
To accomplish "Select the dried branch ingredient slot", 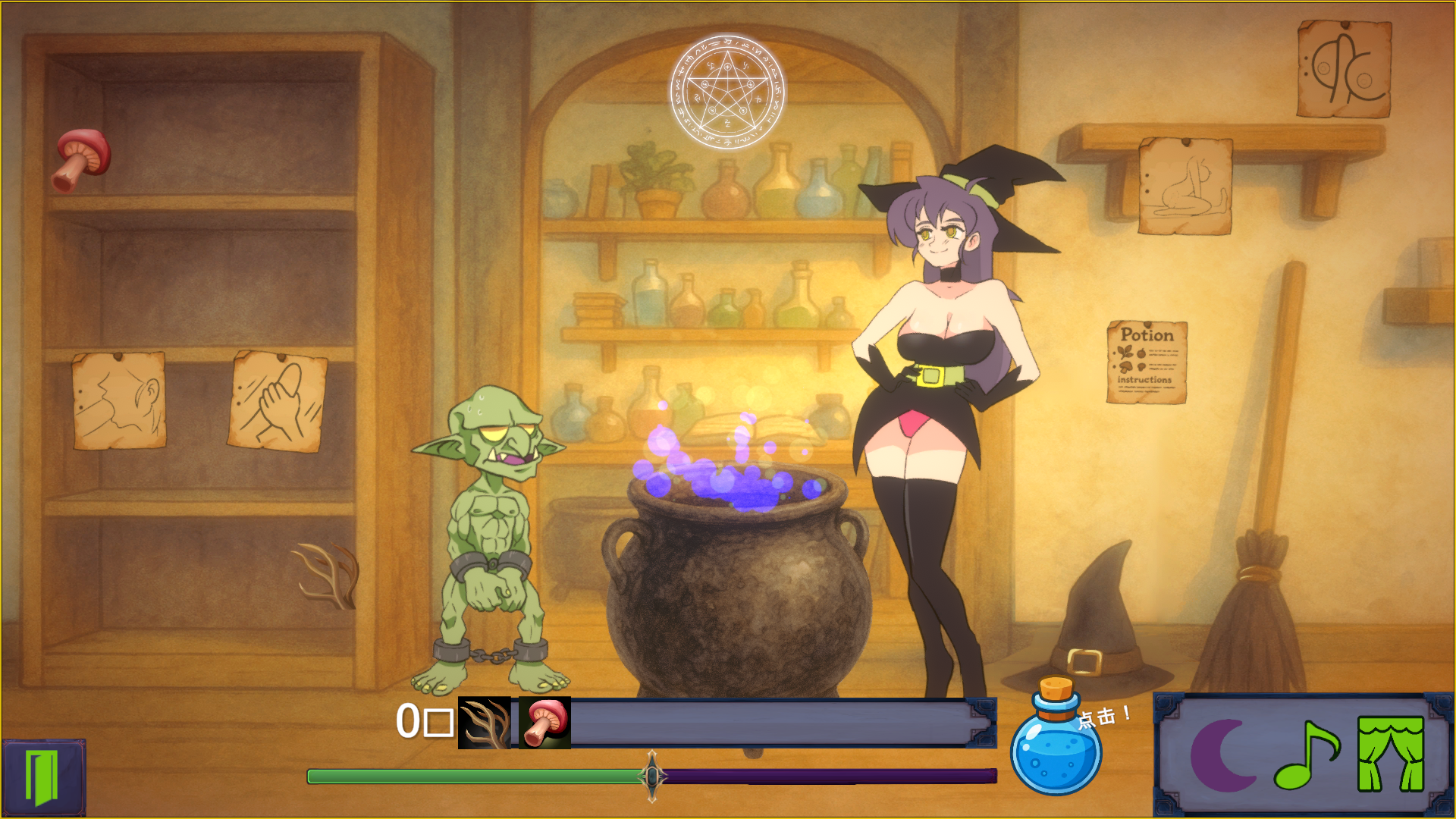I will (x=485, y=723).
